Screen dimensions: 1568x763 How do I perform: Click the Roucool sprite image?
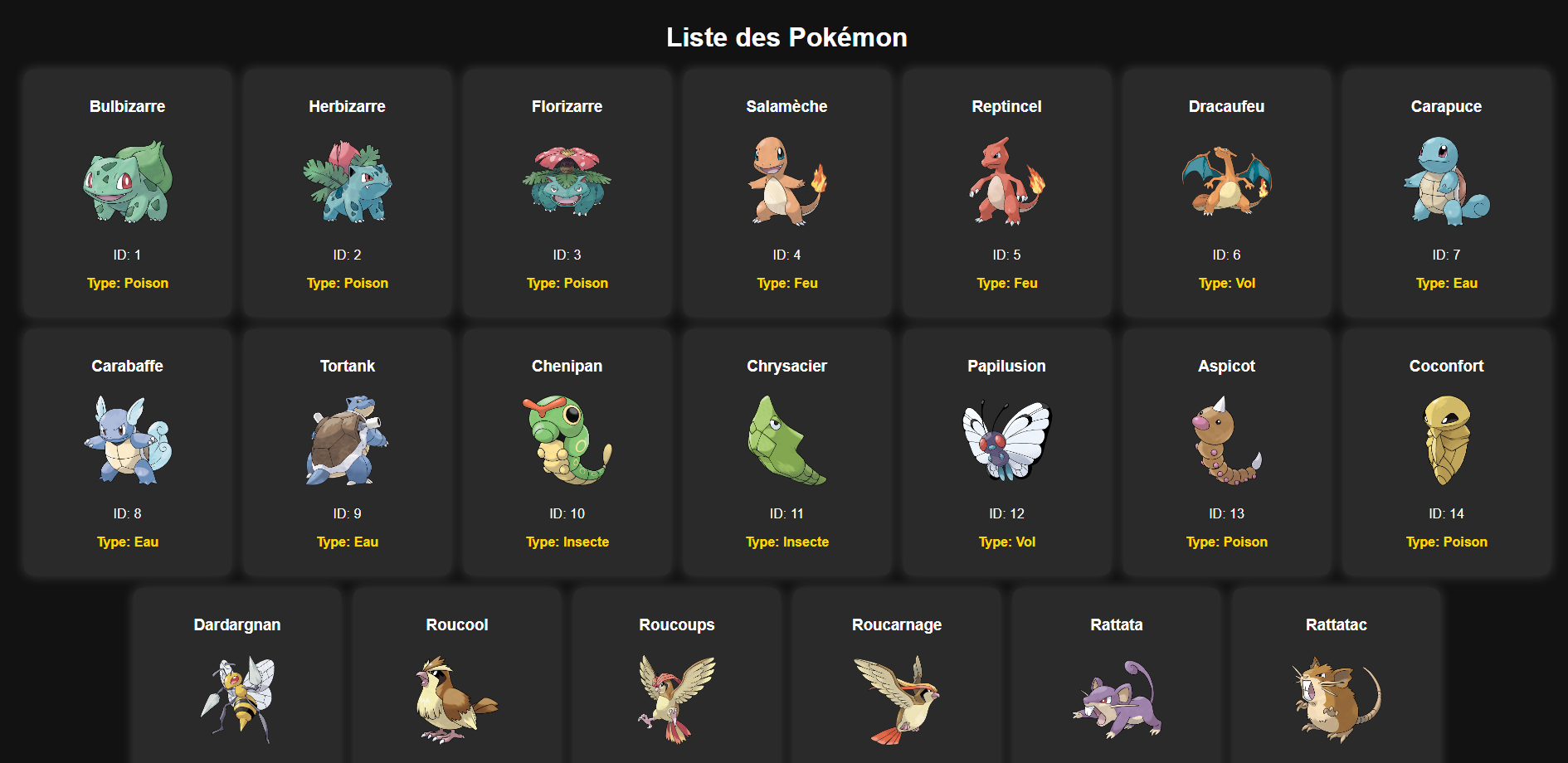tap(455, 702)
